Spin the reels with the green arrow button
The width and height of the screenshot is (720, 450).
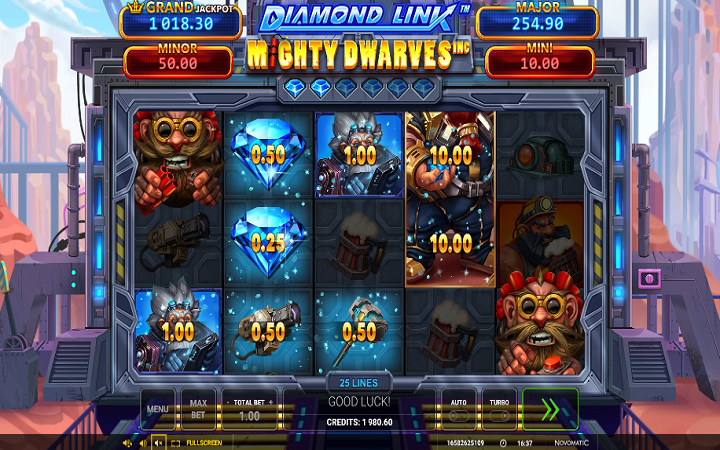[x=549, y=409]
